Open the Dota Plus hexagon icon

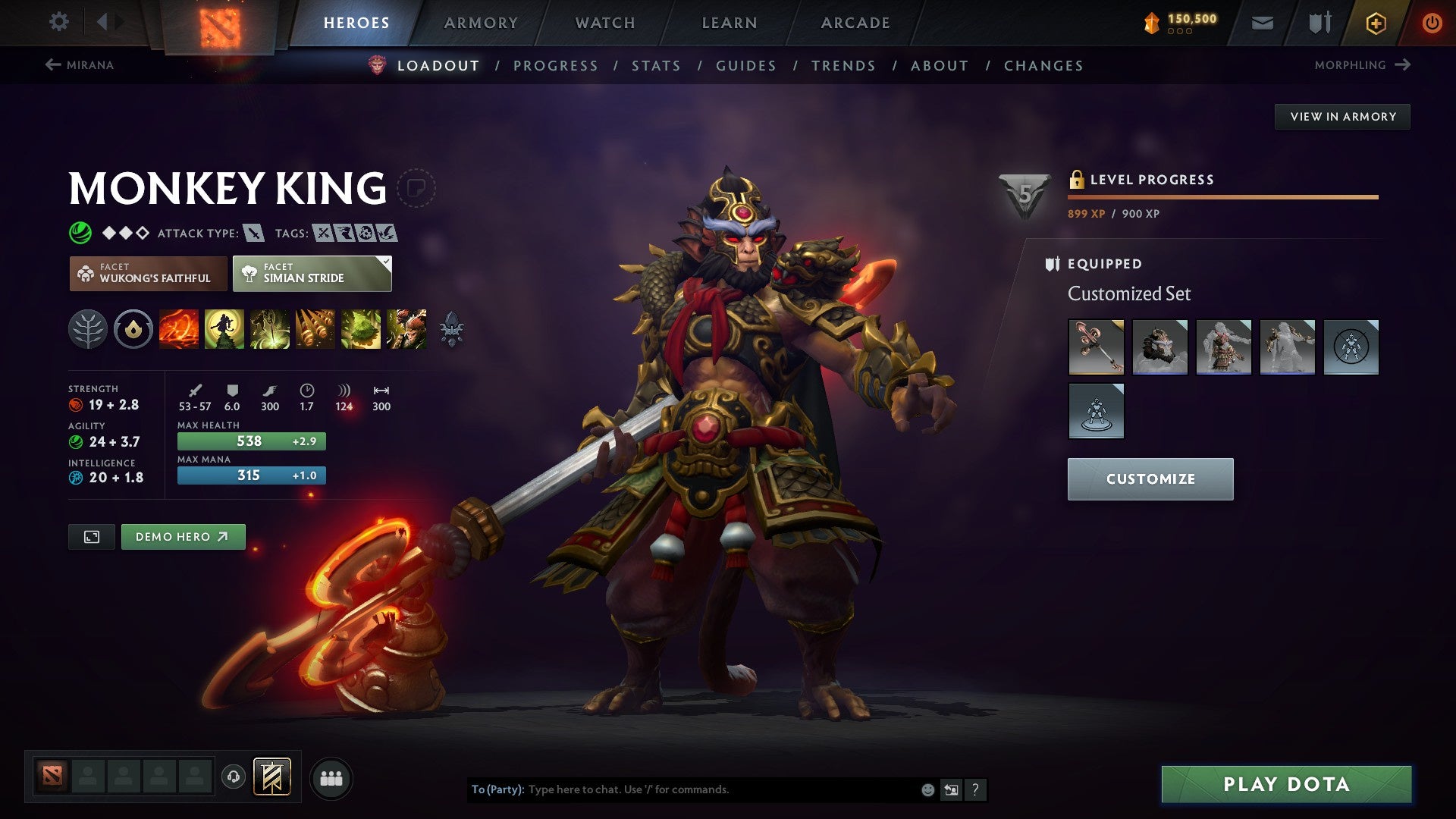pyautogui.click(x=1375, y=23)
